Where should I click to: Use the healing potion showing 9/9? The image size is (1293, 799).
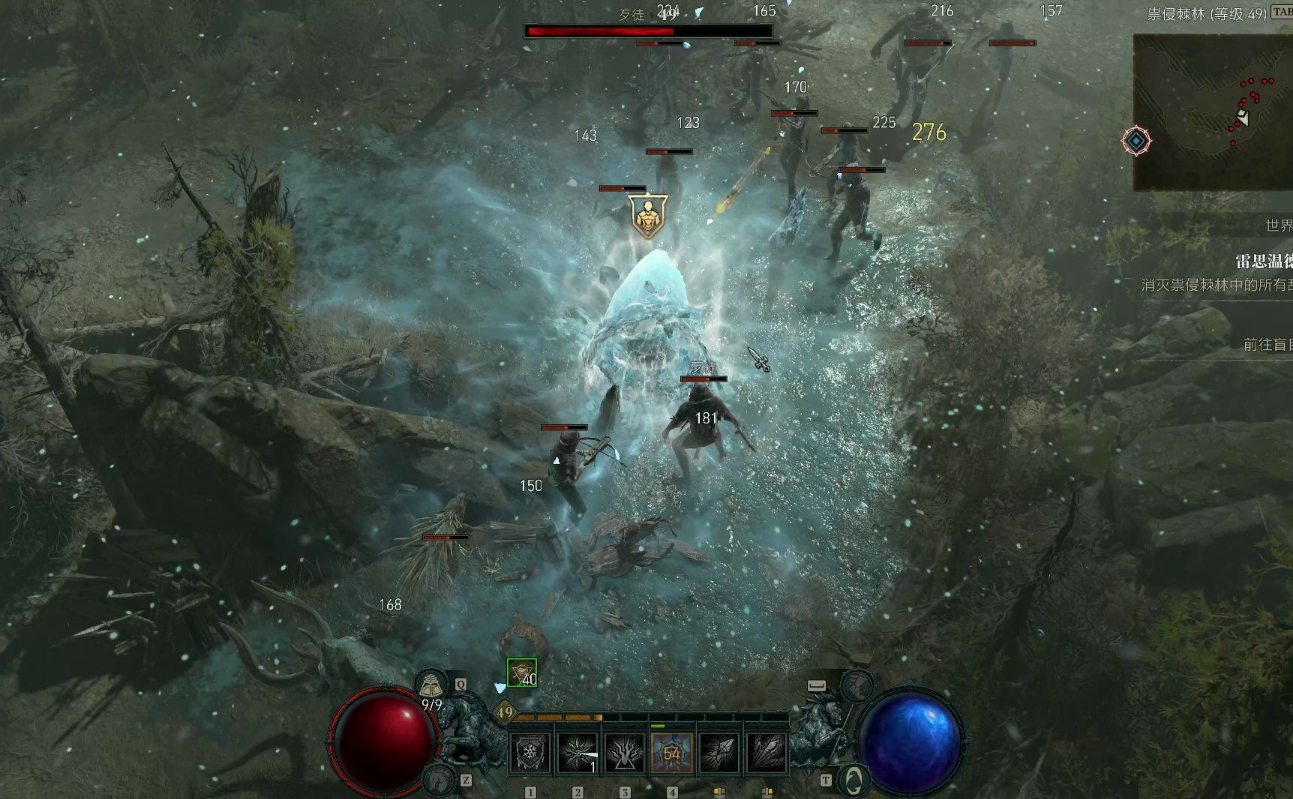(x=431, y=686)
